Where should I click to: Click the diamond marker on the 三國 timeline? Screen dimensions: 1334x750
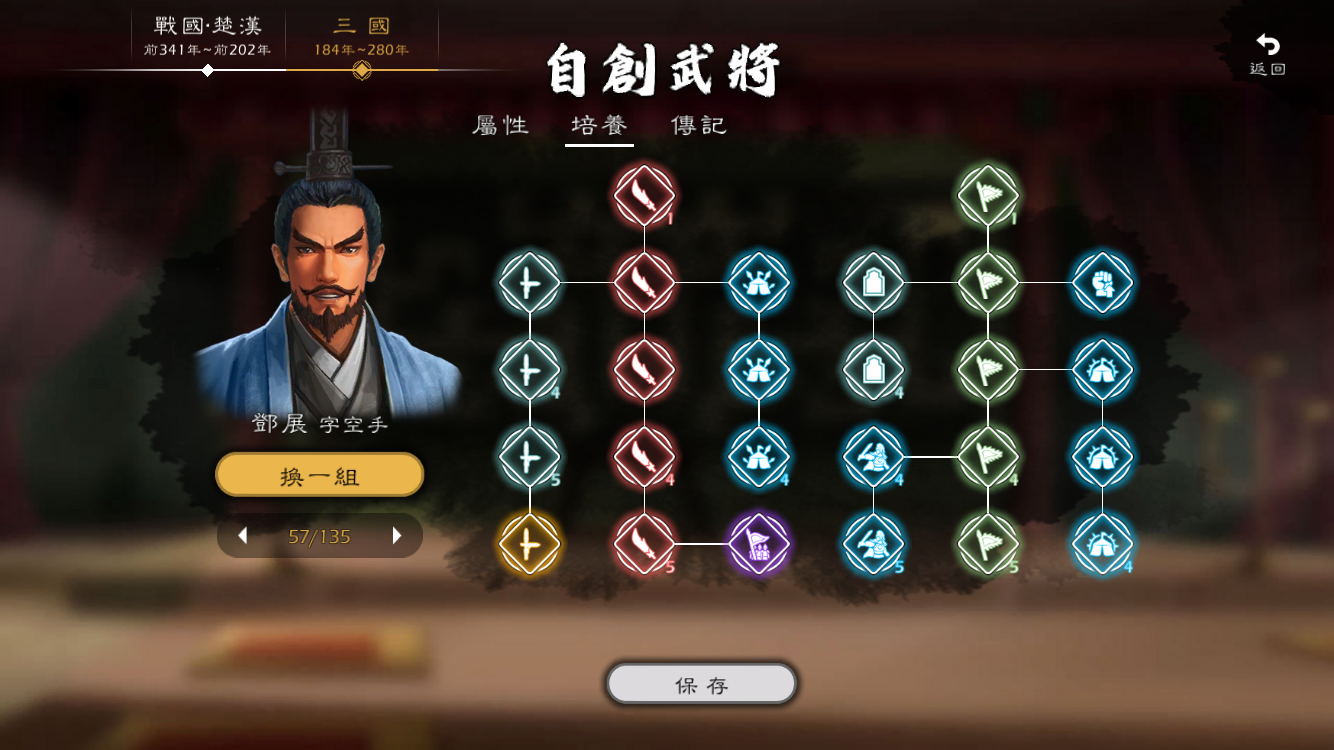coord(362,70)
